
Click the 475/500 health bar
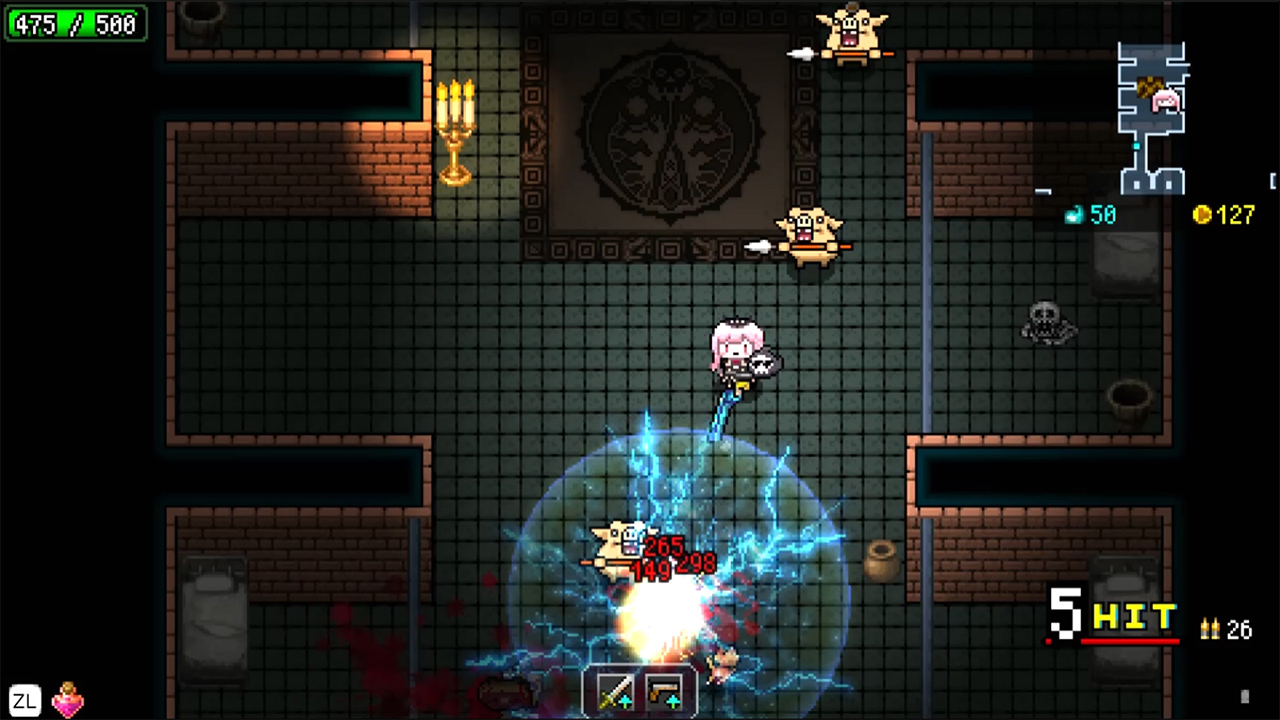pyautogui.click(x=75, y=24)
